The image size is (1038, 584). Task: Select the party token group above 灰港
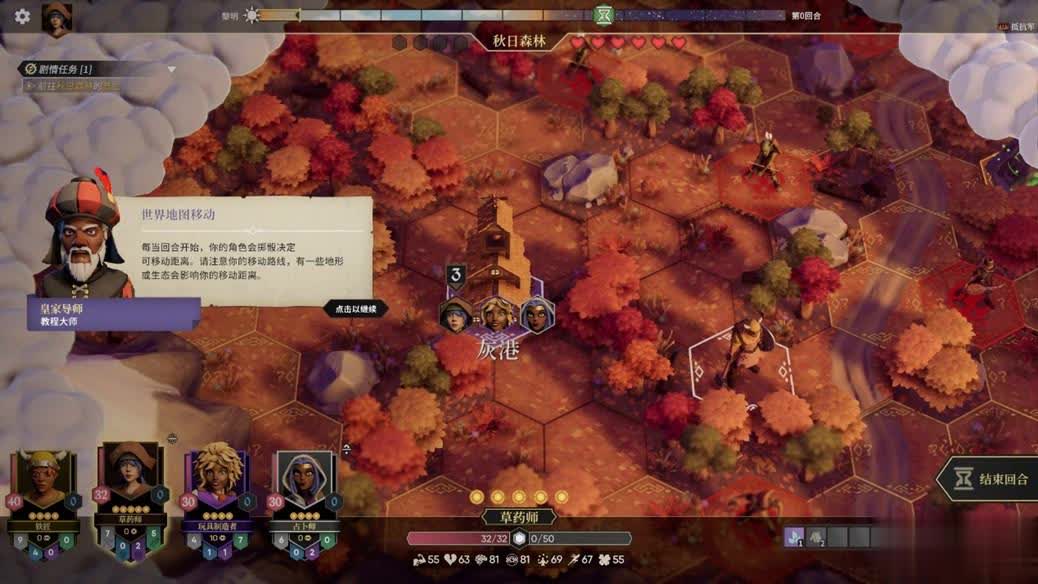click(x=496, y=315)
